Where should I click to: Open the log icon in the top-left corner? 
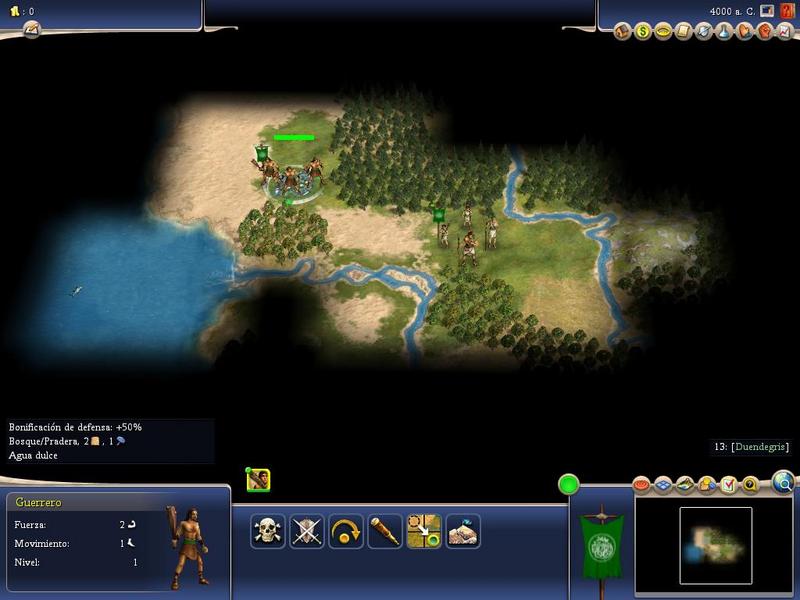[31, 29]
